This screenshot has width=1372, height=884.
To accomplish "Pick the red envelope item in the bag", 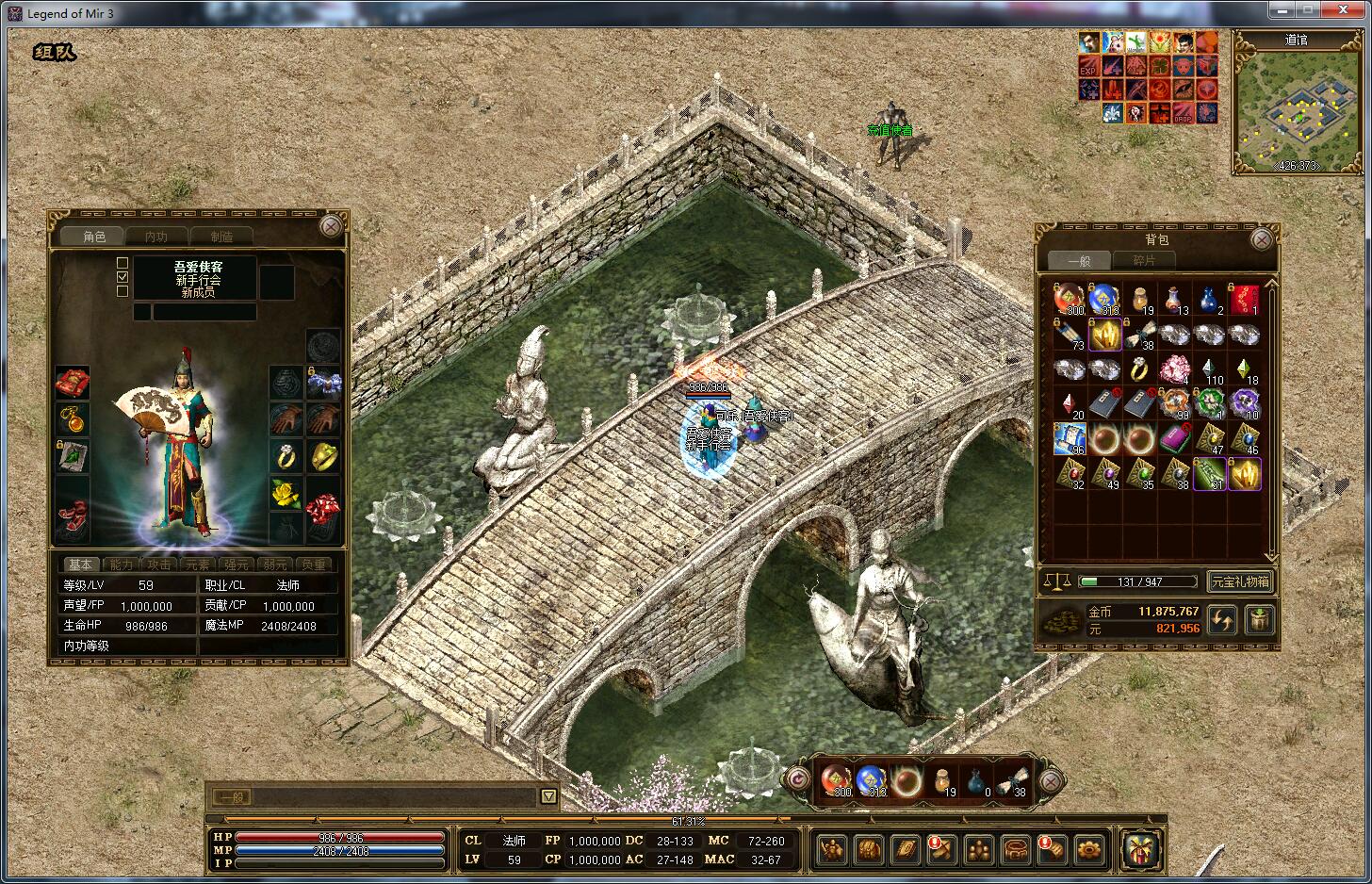I will tap(1245, 300).
